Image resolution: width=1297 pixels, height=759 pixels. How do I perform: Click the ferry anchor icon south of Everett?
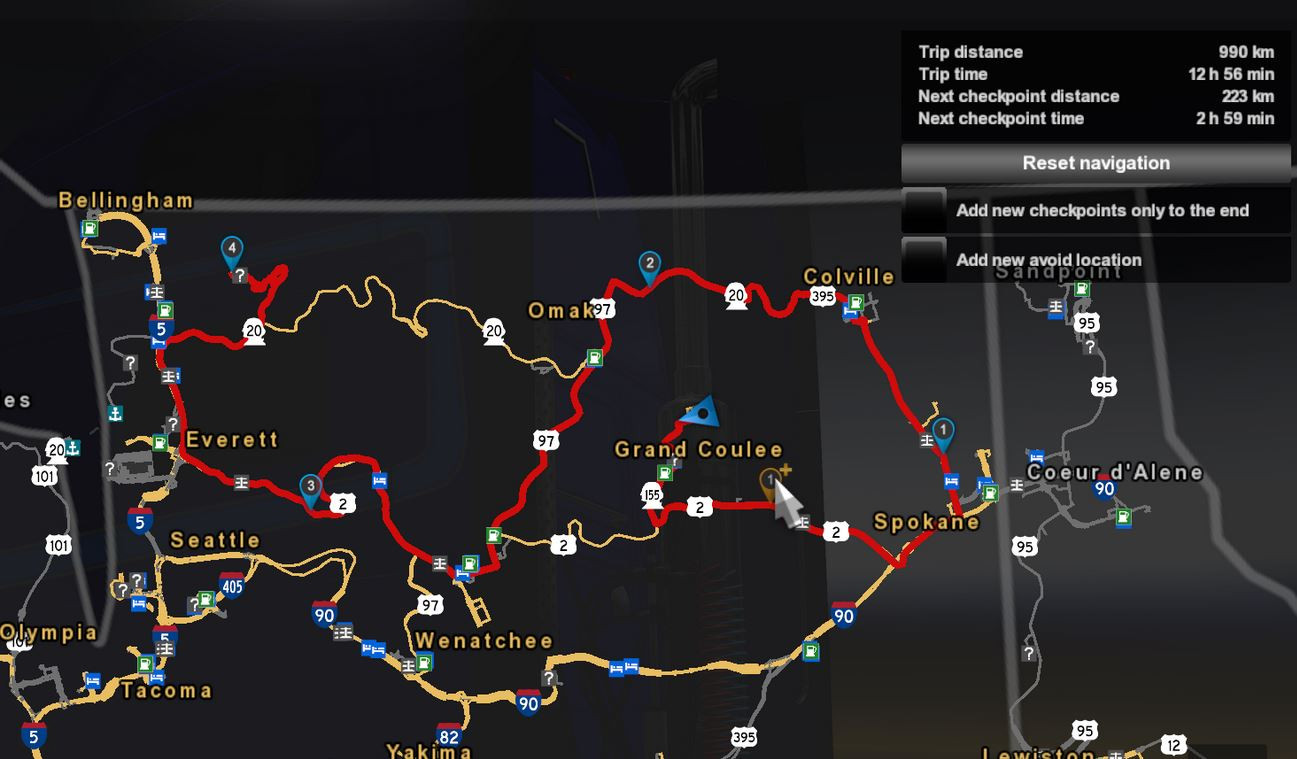[x=115, y=414]
